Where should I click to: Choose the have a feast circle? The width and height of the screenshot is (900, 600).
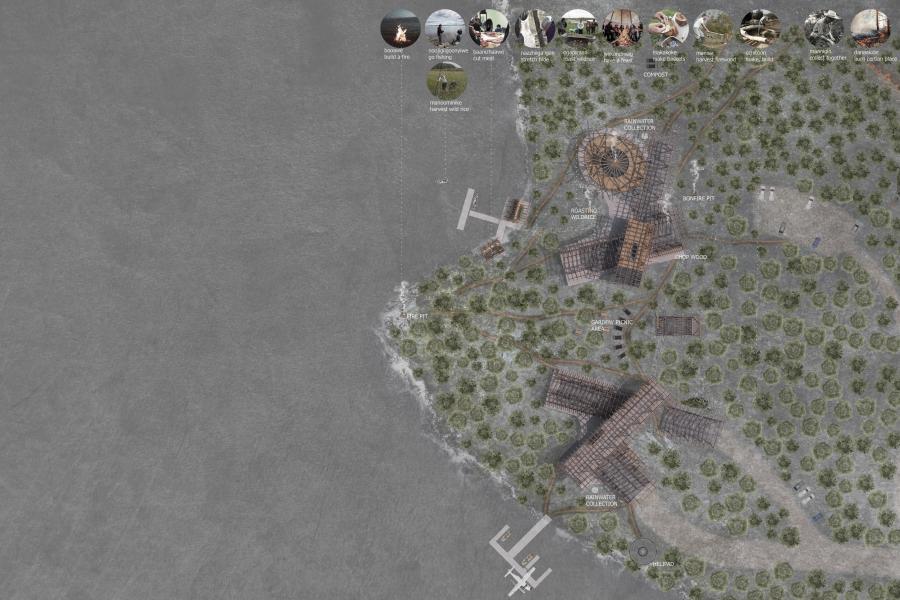(622, 28)
